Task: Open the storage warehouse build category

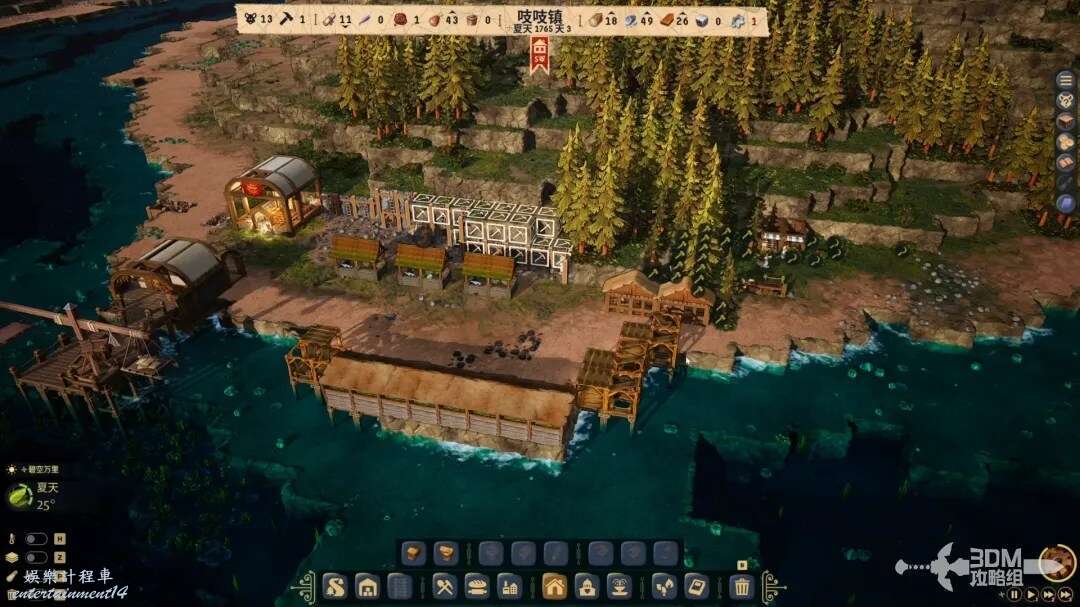Action: (x=367, y=586)
